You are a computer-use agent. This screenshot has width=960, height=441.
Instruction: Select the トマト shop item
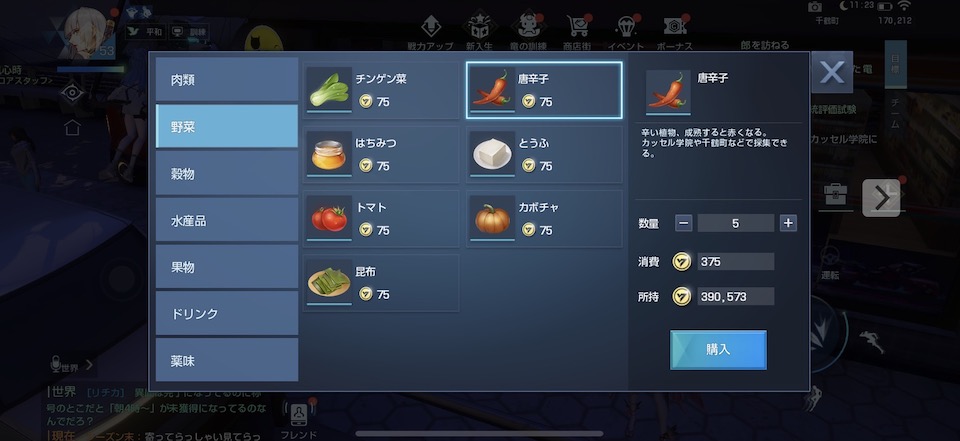click(382, 218)
